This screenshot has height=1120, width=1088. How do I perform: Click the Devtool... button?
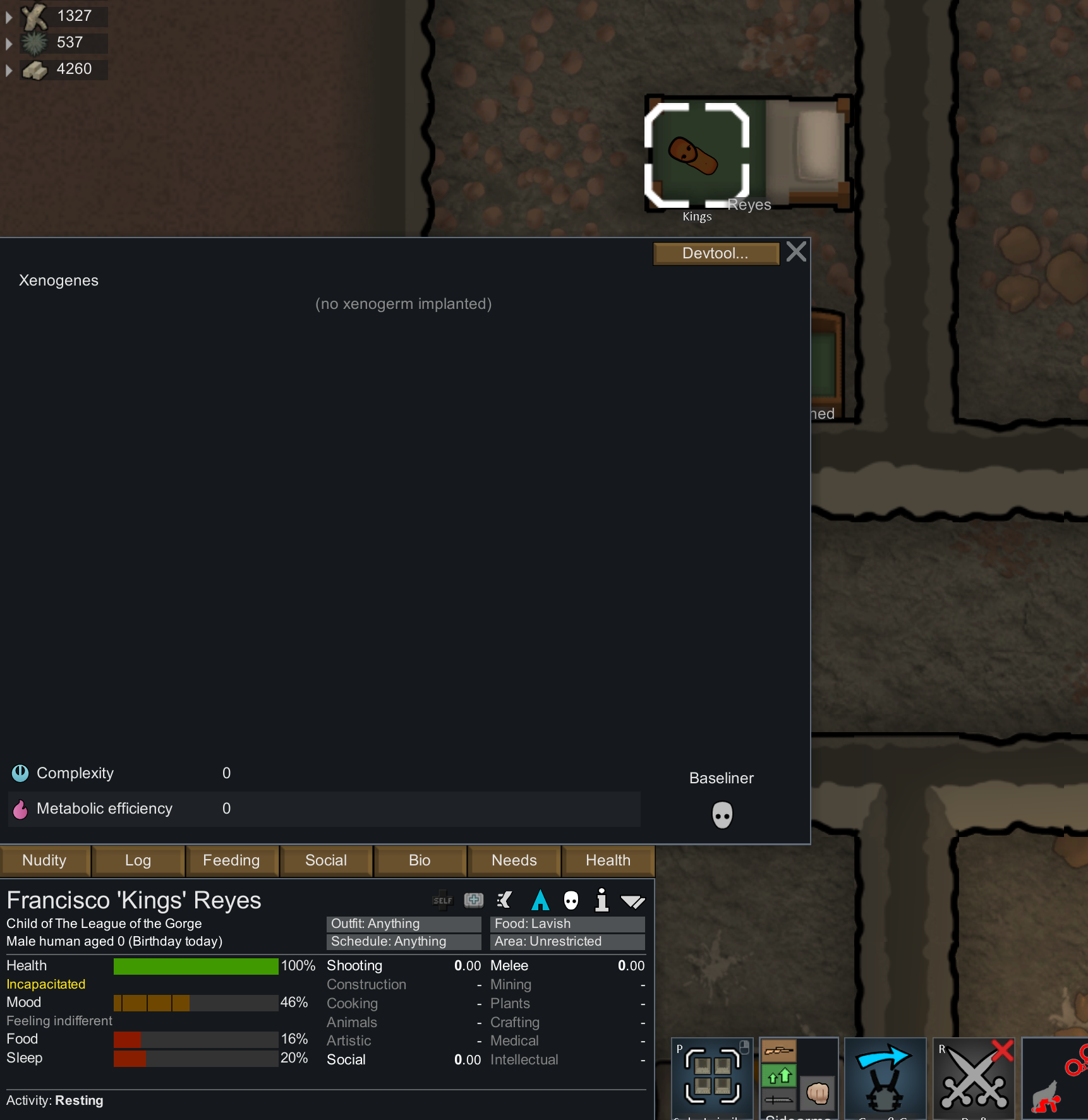pos(716,253)
